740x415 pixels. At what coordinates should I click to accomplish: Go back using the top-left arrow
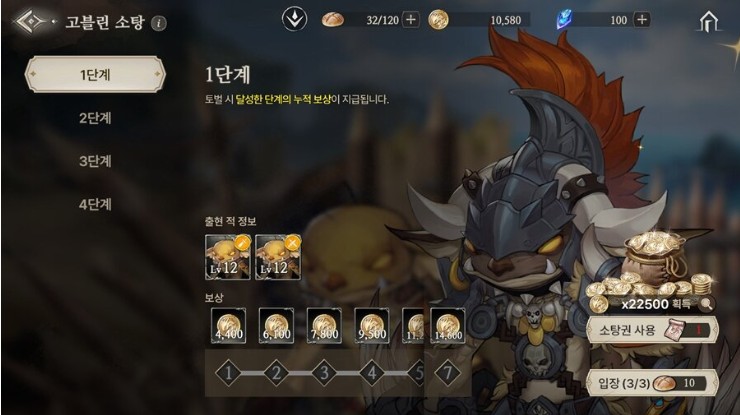tap(30, 21)
